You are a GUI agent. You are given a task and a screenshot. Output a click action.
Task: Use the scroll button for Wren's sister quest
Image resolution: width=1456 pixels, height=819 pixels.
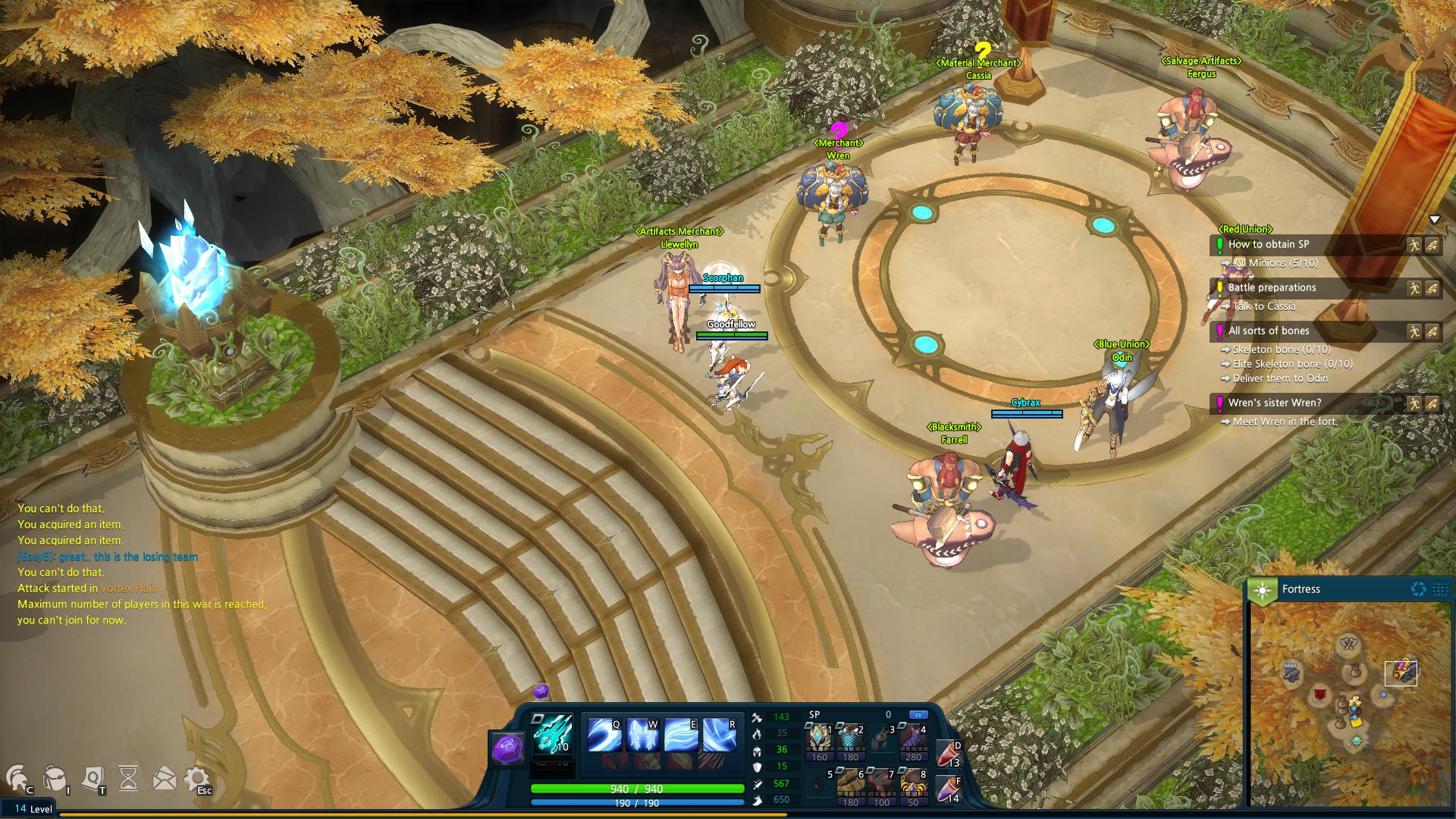1432,403
